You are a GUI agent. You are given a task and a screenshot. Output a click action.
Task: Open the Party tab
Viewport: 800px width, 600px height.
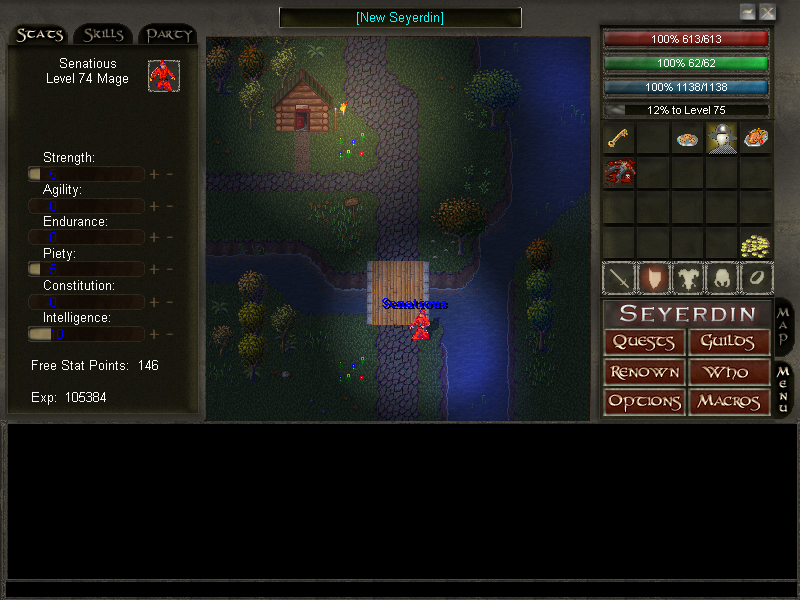pos(168,35)
